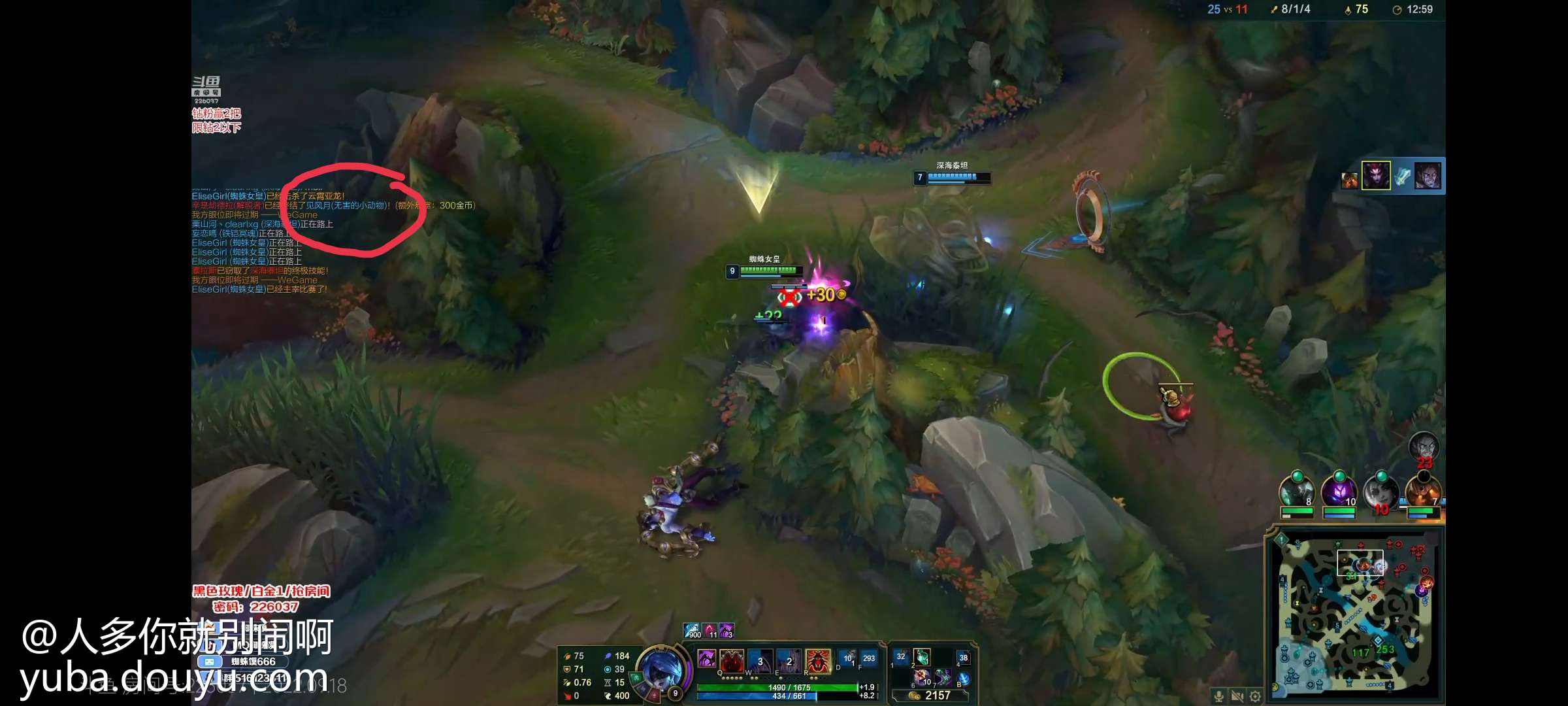Use the trinket in slot 4
Image resolution: width=1568 pixels, height=706 pixels.
(x=964, y=657)
